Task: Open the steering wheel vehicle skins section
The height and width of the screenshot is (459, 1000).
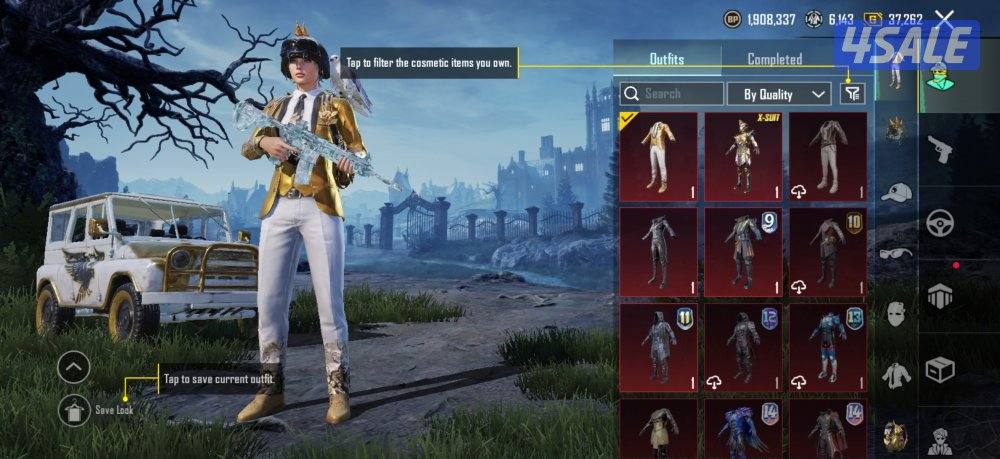Action: 940,223
